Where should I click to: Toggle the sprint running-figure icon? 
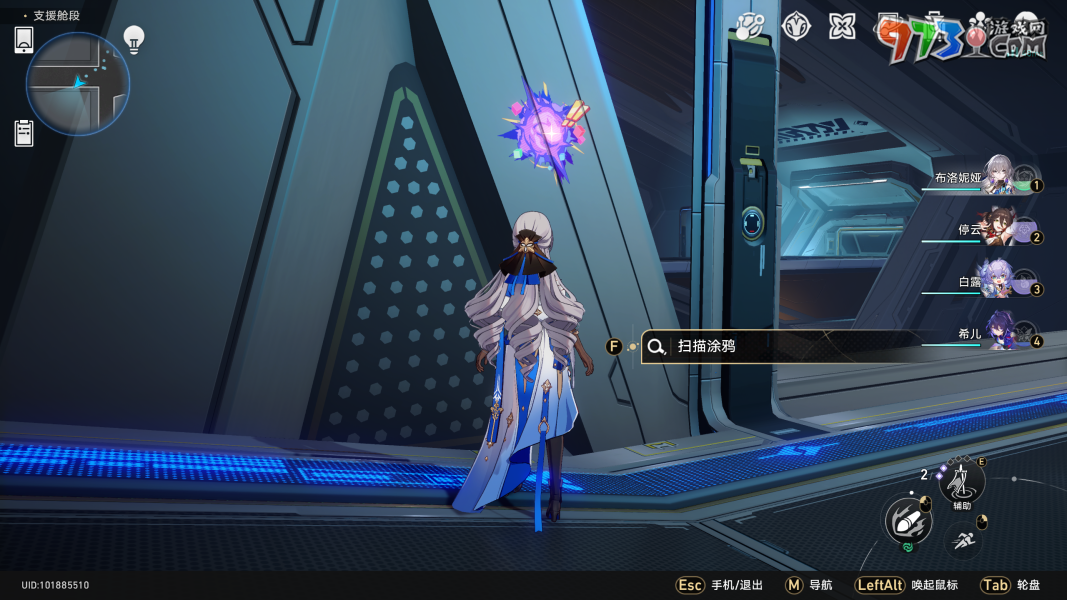pyautogui.click(x=964, y=541)
